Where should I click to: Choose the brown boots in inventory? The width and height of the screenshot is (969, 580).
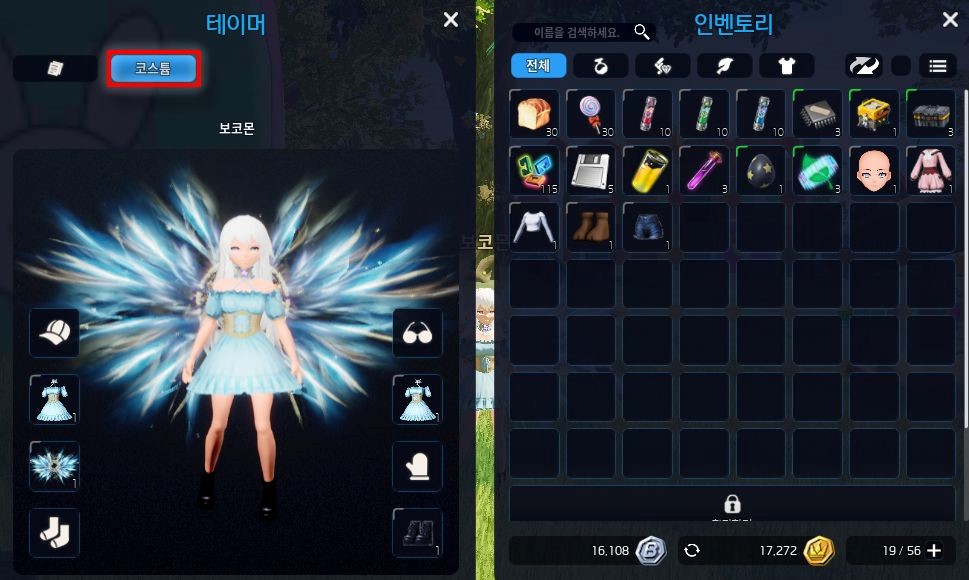pos(590,227)
